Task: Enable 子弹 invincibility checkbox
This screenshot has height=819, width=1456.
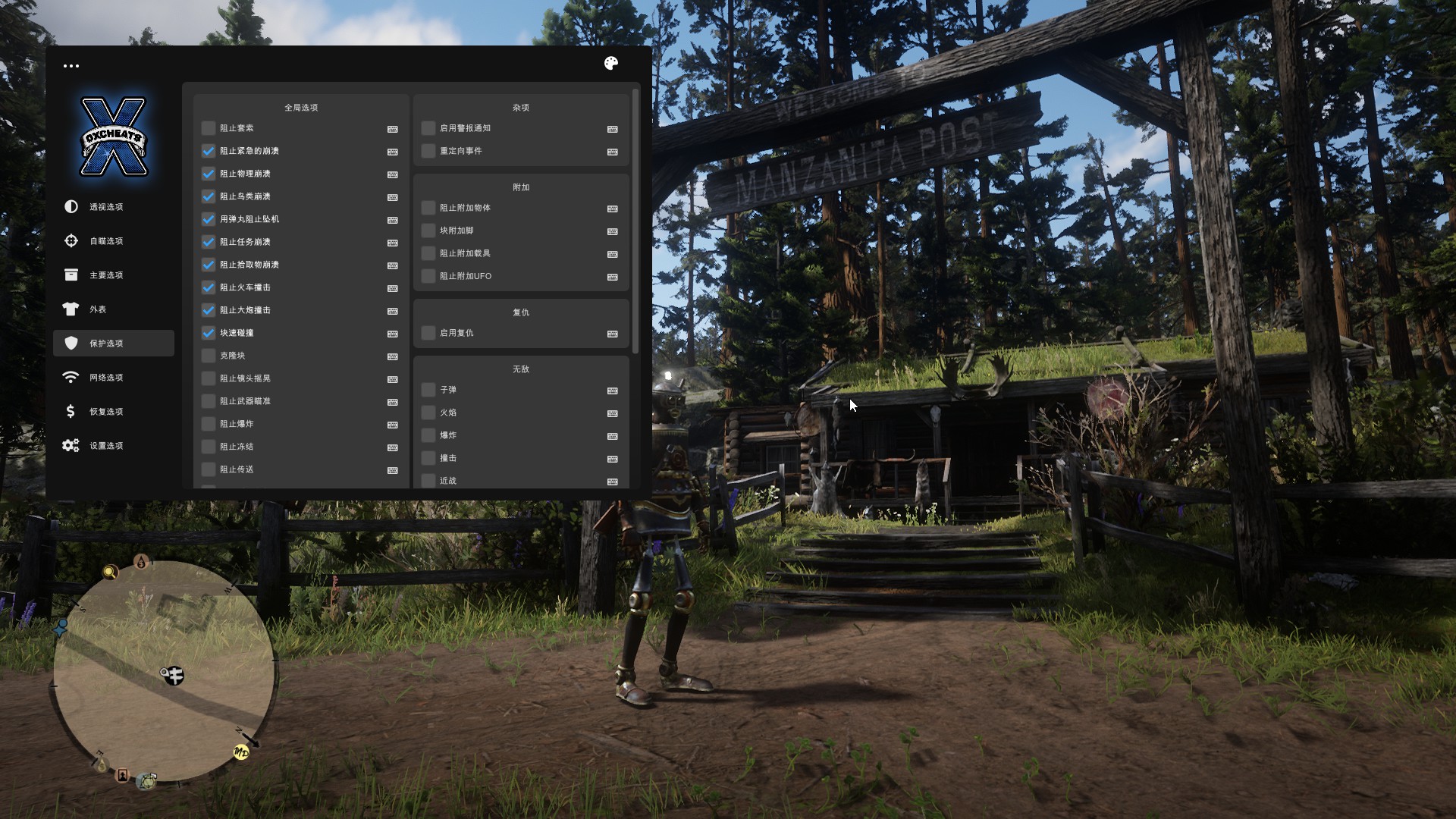Action: click(428, 390)
